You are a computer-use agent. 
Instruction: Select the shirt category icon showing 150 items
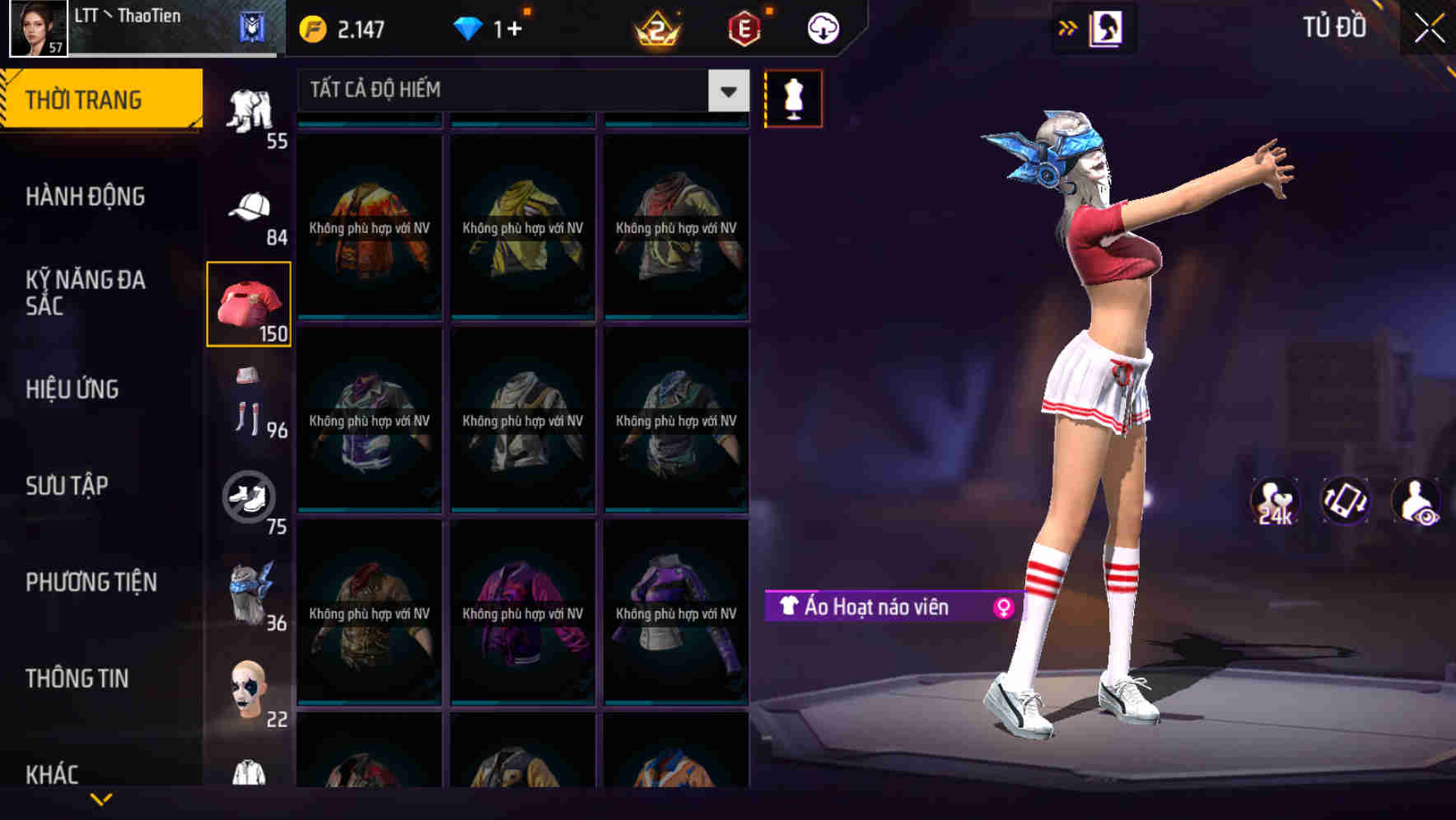(x=248, y=302)
